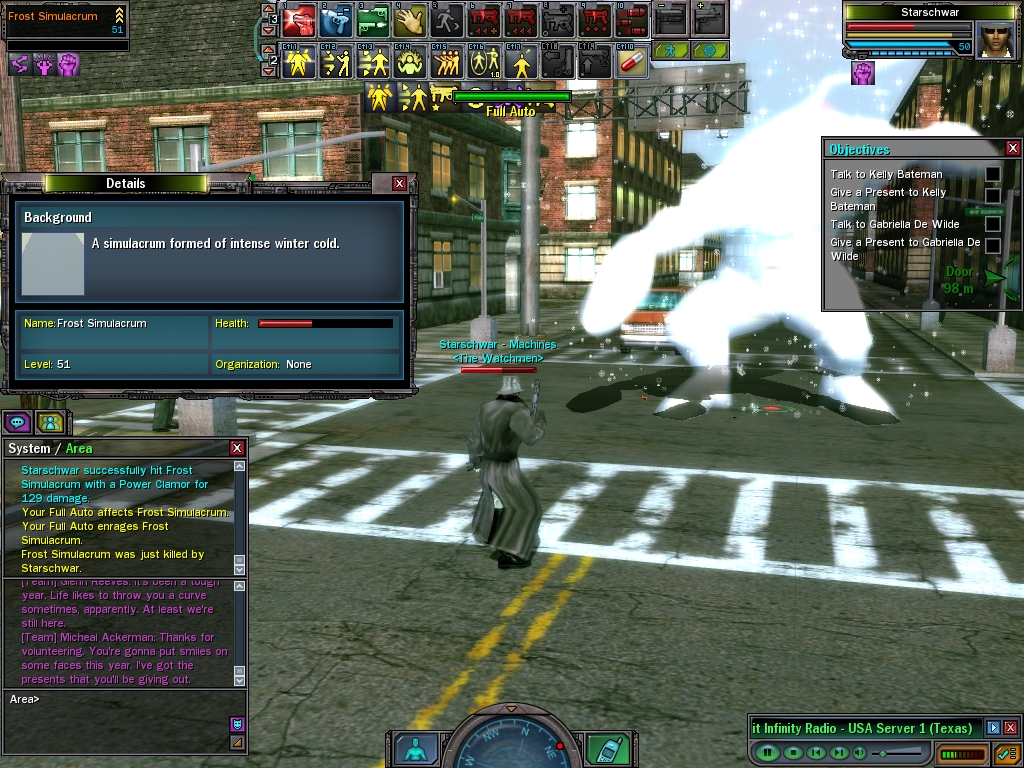Use the red-and-white pill item slot
Image resolution: width=1024 pixels, height=768 pixels.
[631, 62]
